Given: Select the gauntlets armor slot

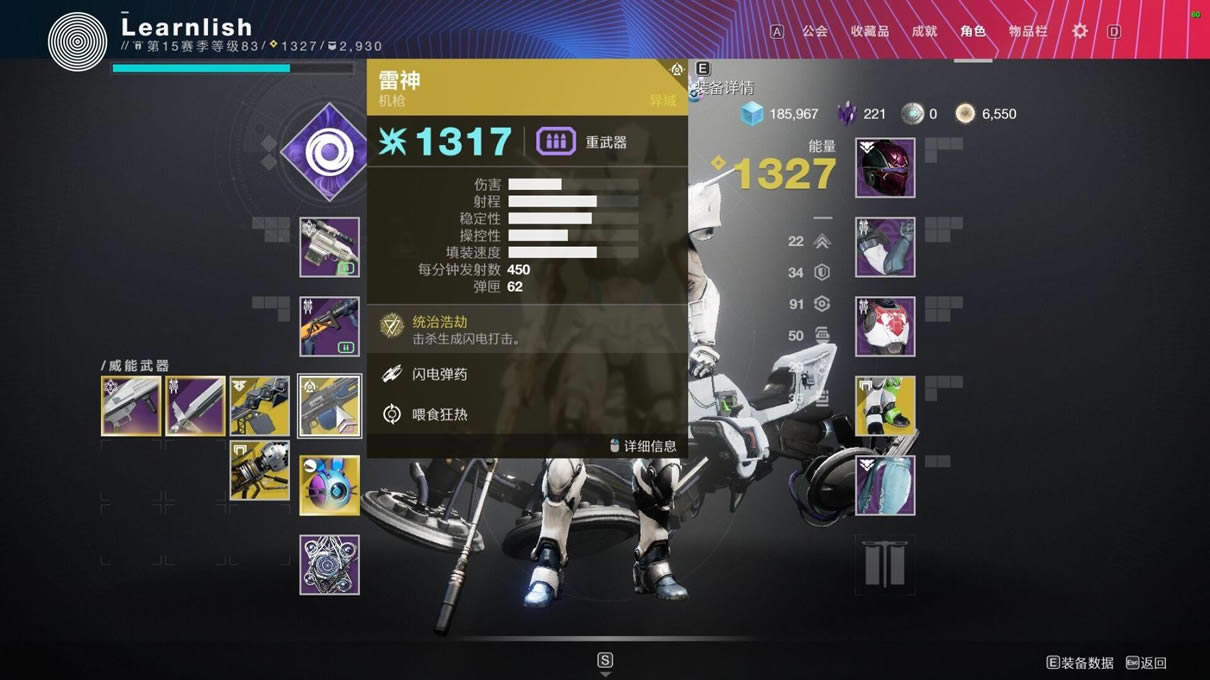Looking at the screenshot, I should pyautogui.click(x=885, y=247).
